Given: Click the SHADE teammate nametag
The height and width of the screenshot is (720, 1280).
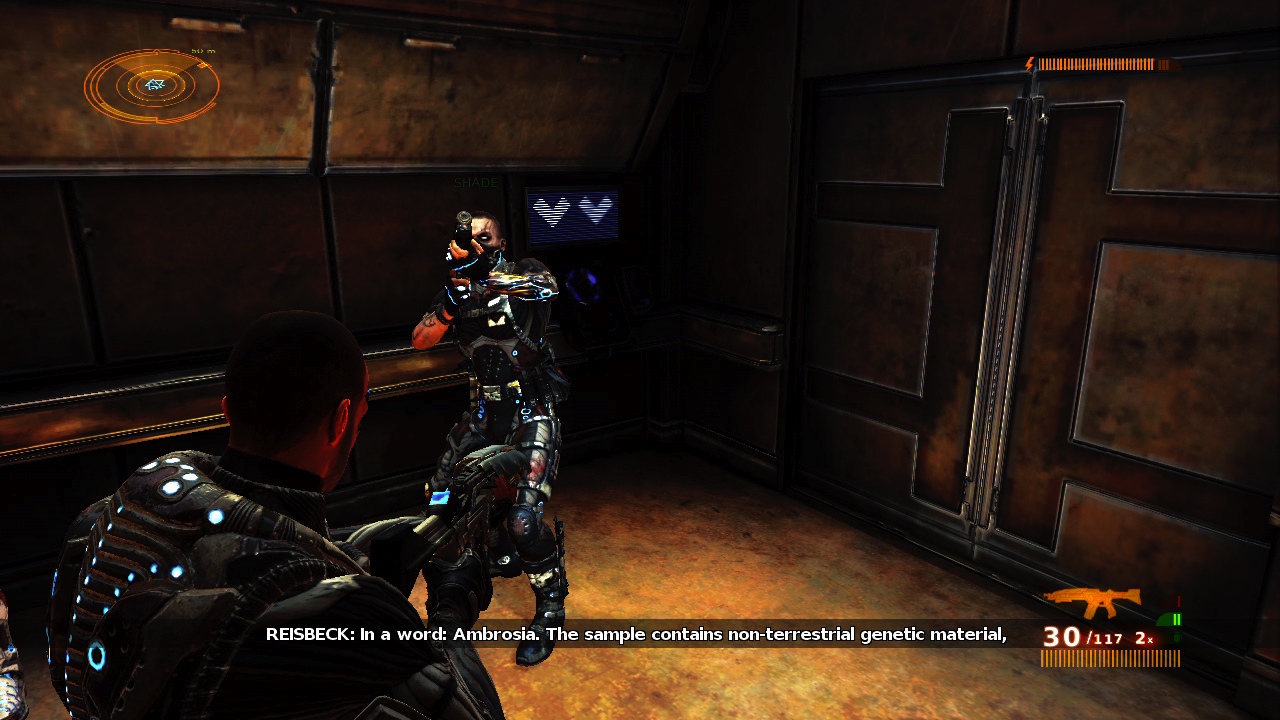Looking at the screenshot, I should (475, 183).
